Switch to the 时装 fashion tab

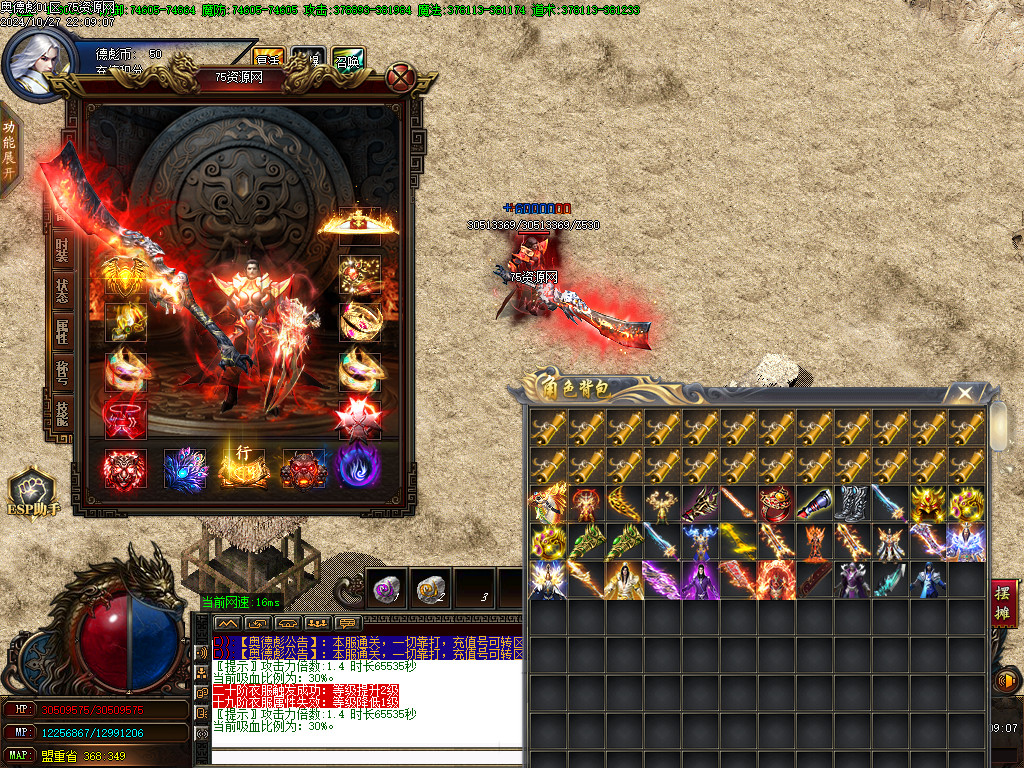(62, 250)
